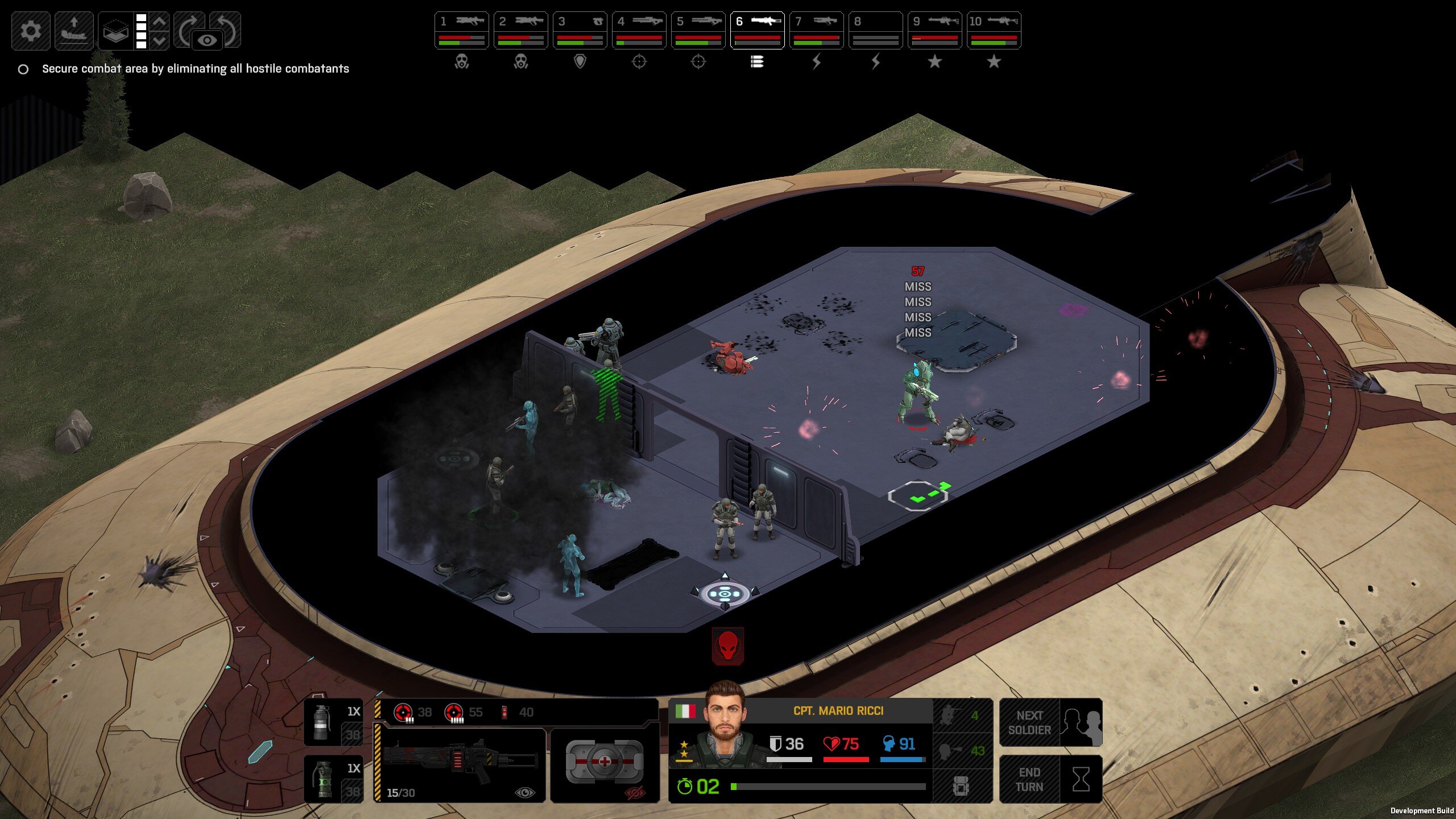Move the camera down one level

tap(160, 41)
